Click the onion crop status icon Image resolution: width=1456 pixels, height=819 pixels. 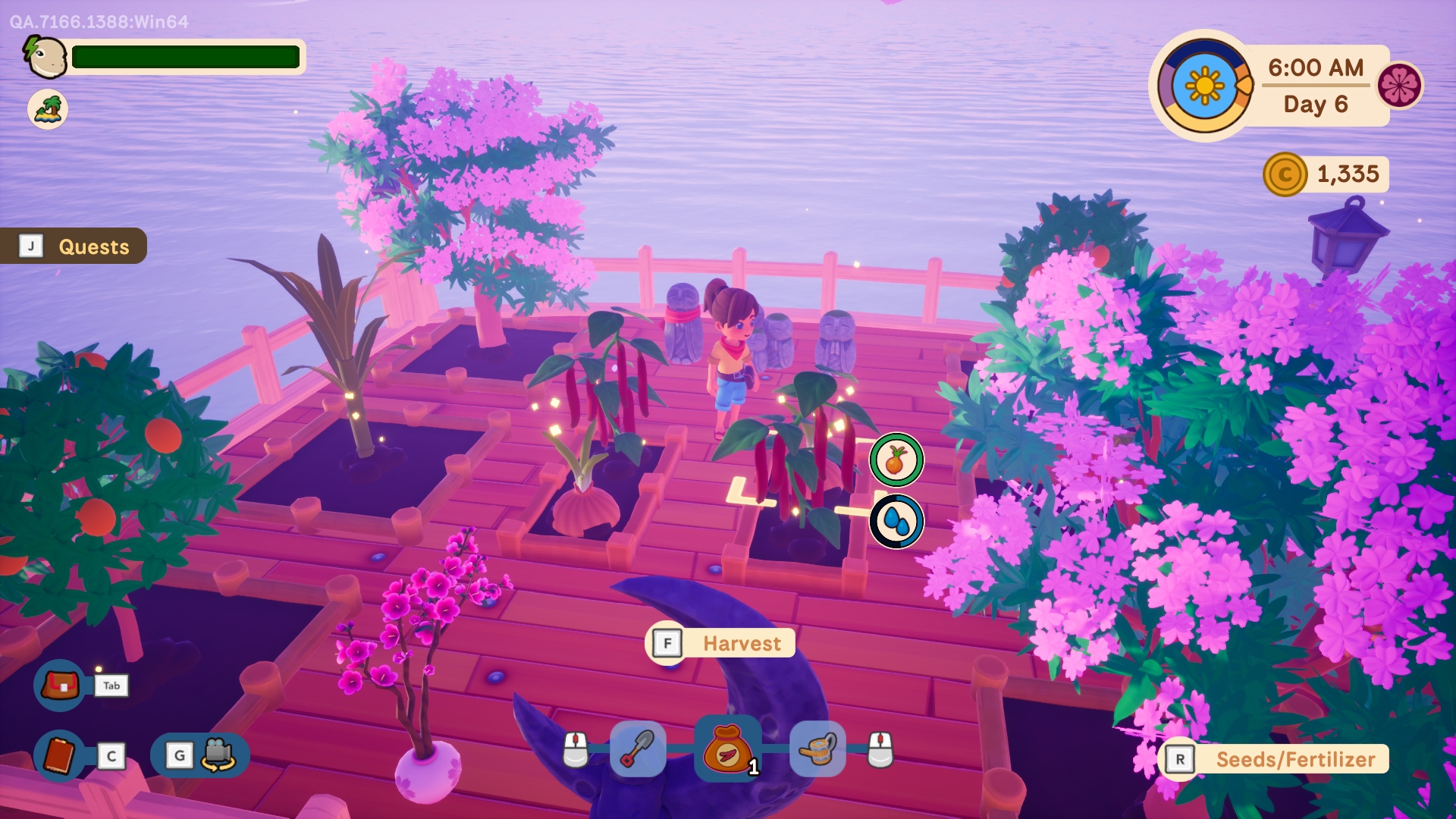click(896, 460)
